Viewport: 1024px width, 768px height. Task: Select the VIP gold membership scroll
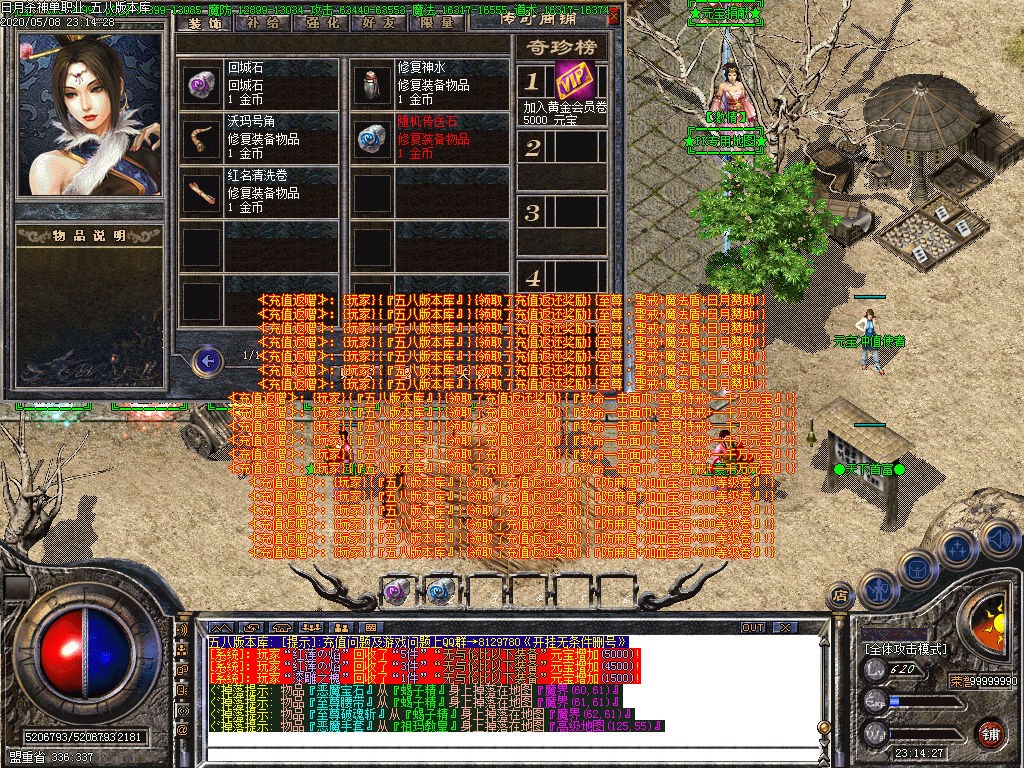click(x=574, y=81)
